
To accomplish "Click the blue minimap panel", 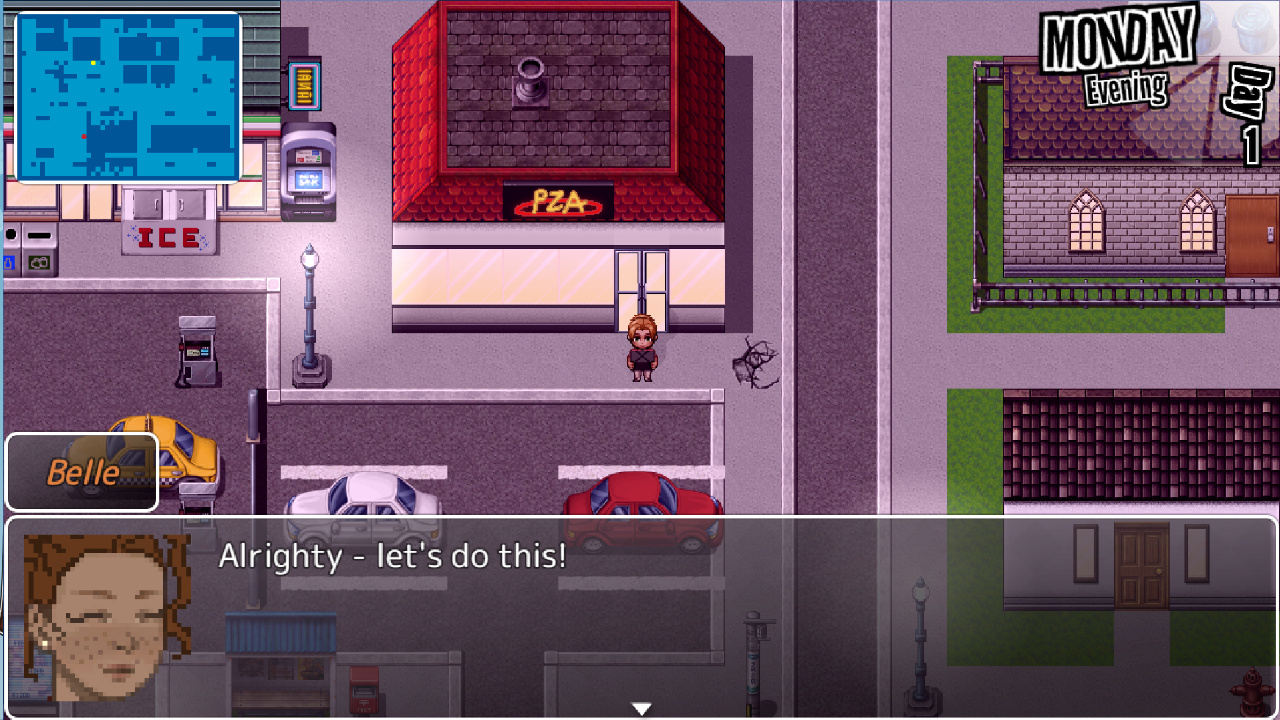I will click(128, 97).
